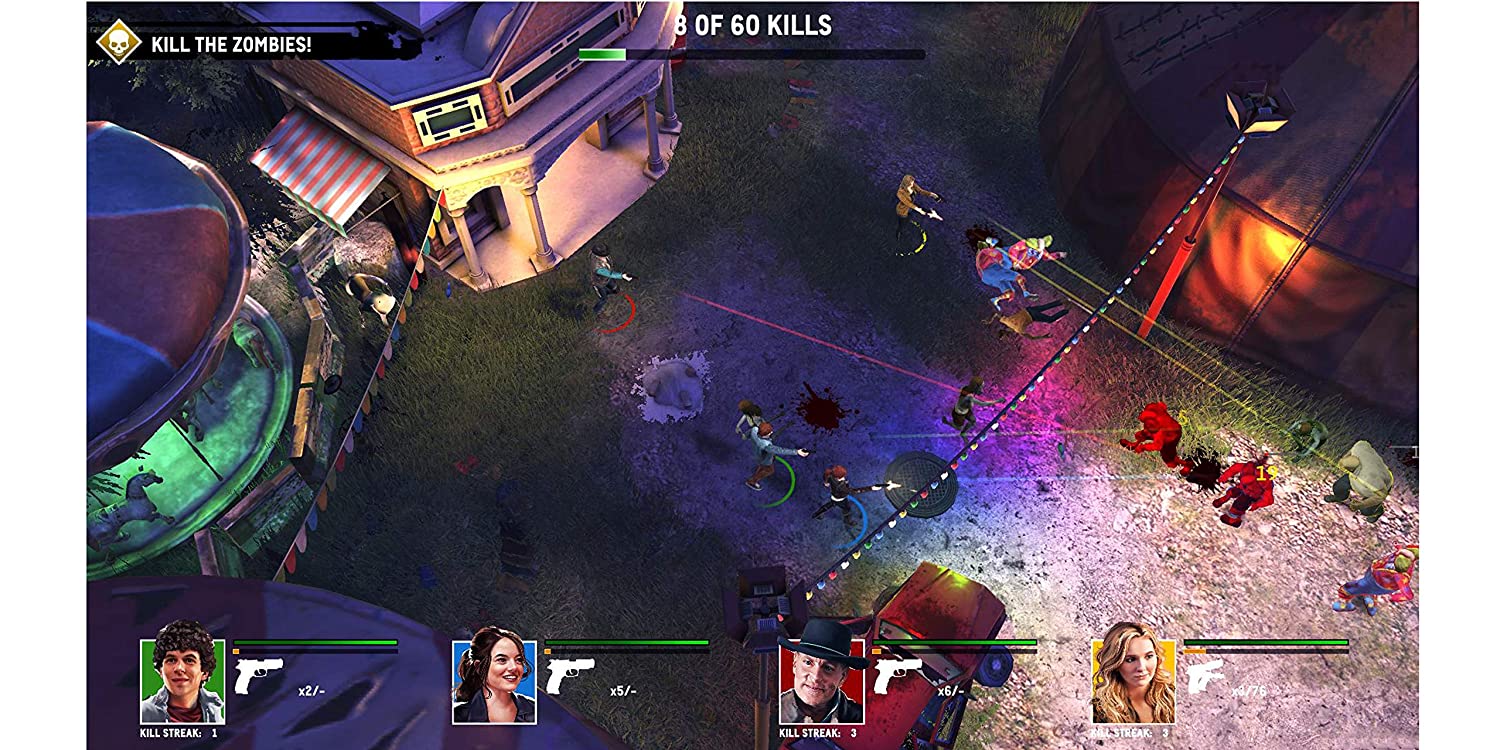Choose the pistol icon beside the red portrait
The image size is (1500, 750).
click(x=897, y=676)
